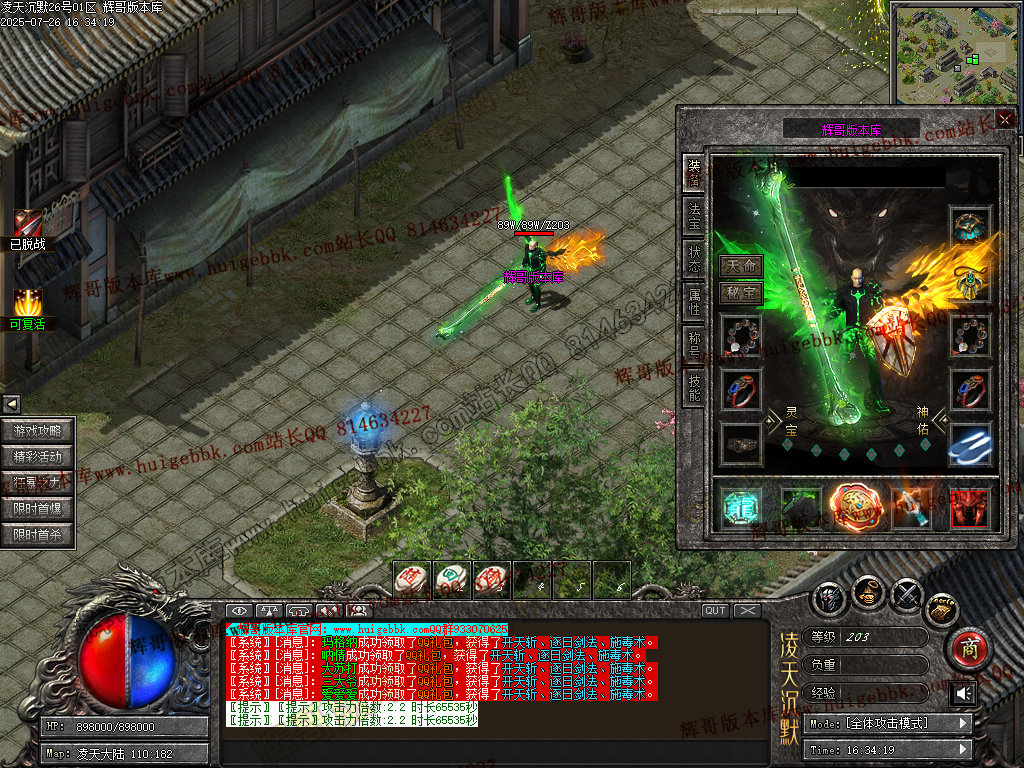Toggle the sound speaker icon
This screenshot has width=1024, height=768.
pyautogui.click(x=964, y=693)
